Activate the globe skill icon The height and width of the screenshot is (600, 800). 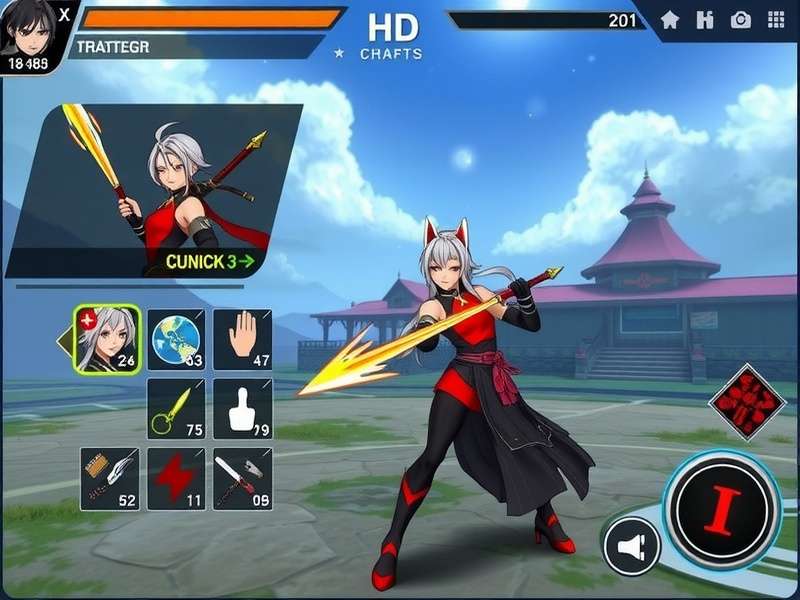[176, 340]
